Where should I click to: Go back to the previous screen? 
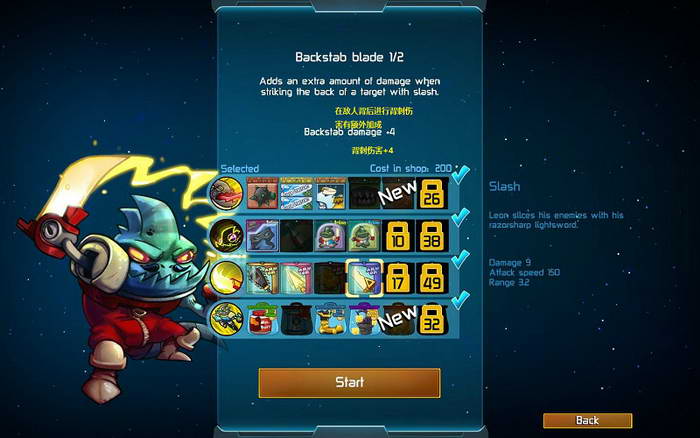[x=587, y=420]
